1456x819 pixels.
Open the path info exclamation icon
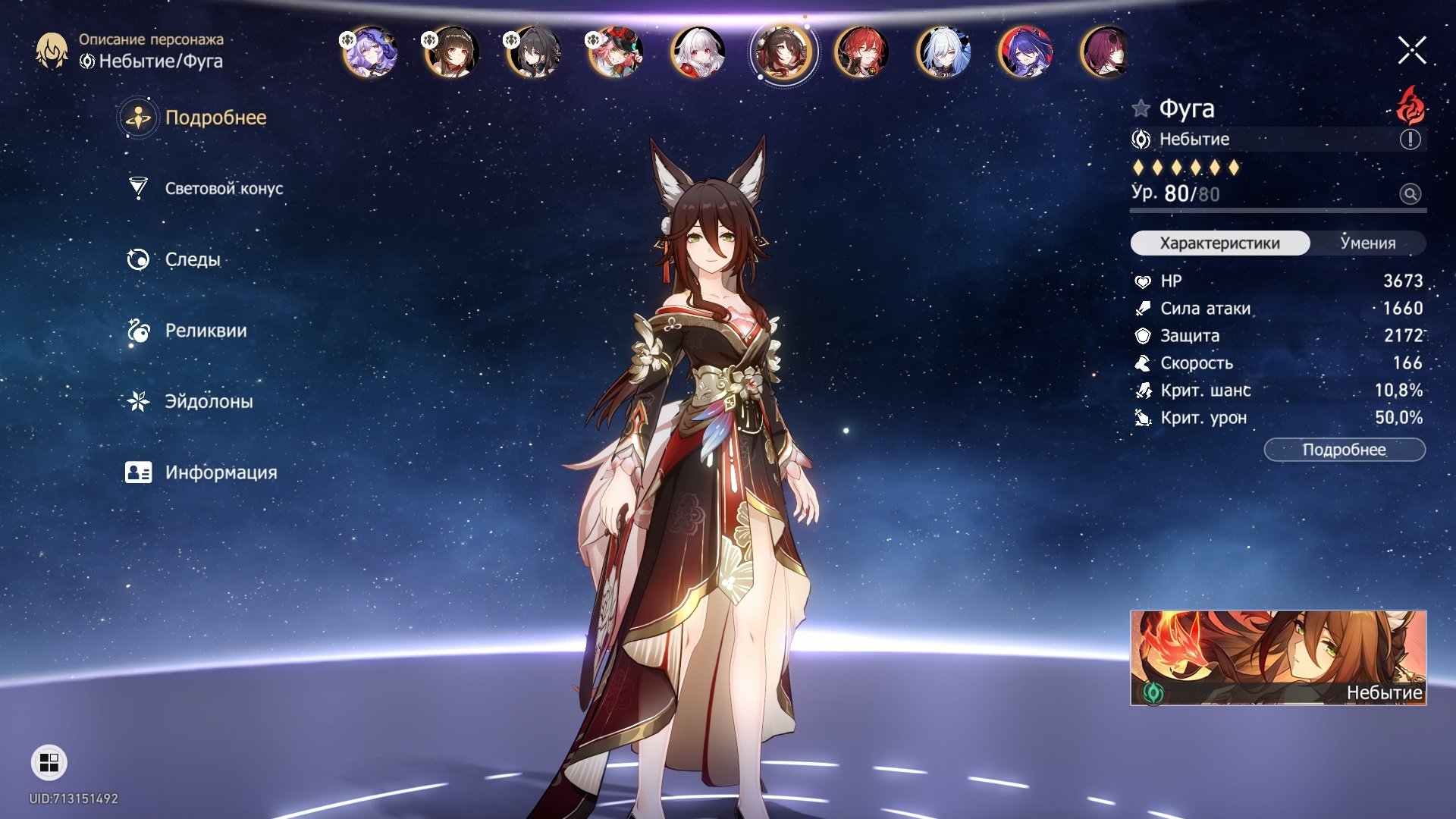pos(1410,140)
